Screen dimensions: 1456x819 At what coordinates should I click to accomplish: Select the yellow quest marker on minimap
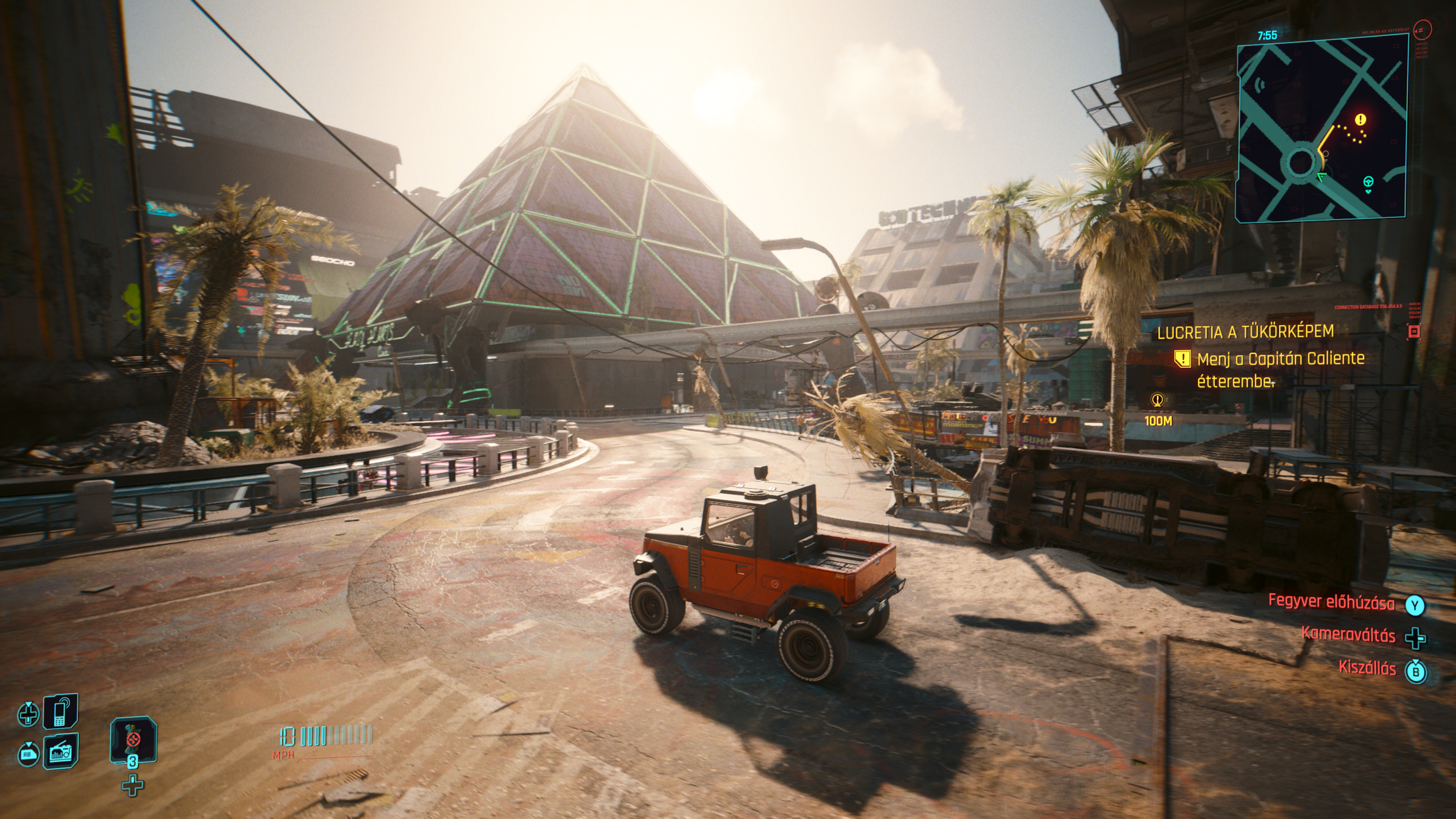point(1360,120)
